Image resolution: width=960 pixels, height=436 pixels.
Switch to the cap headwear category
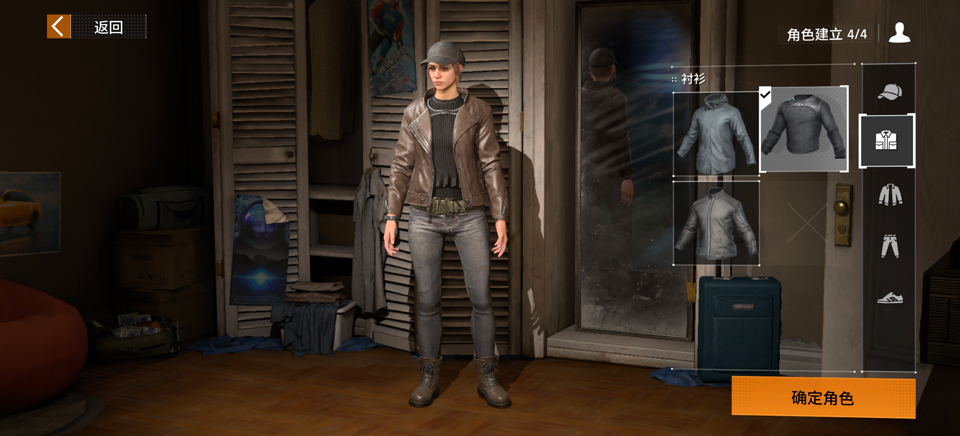click(x=888, y=92)
